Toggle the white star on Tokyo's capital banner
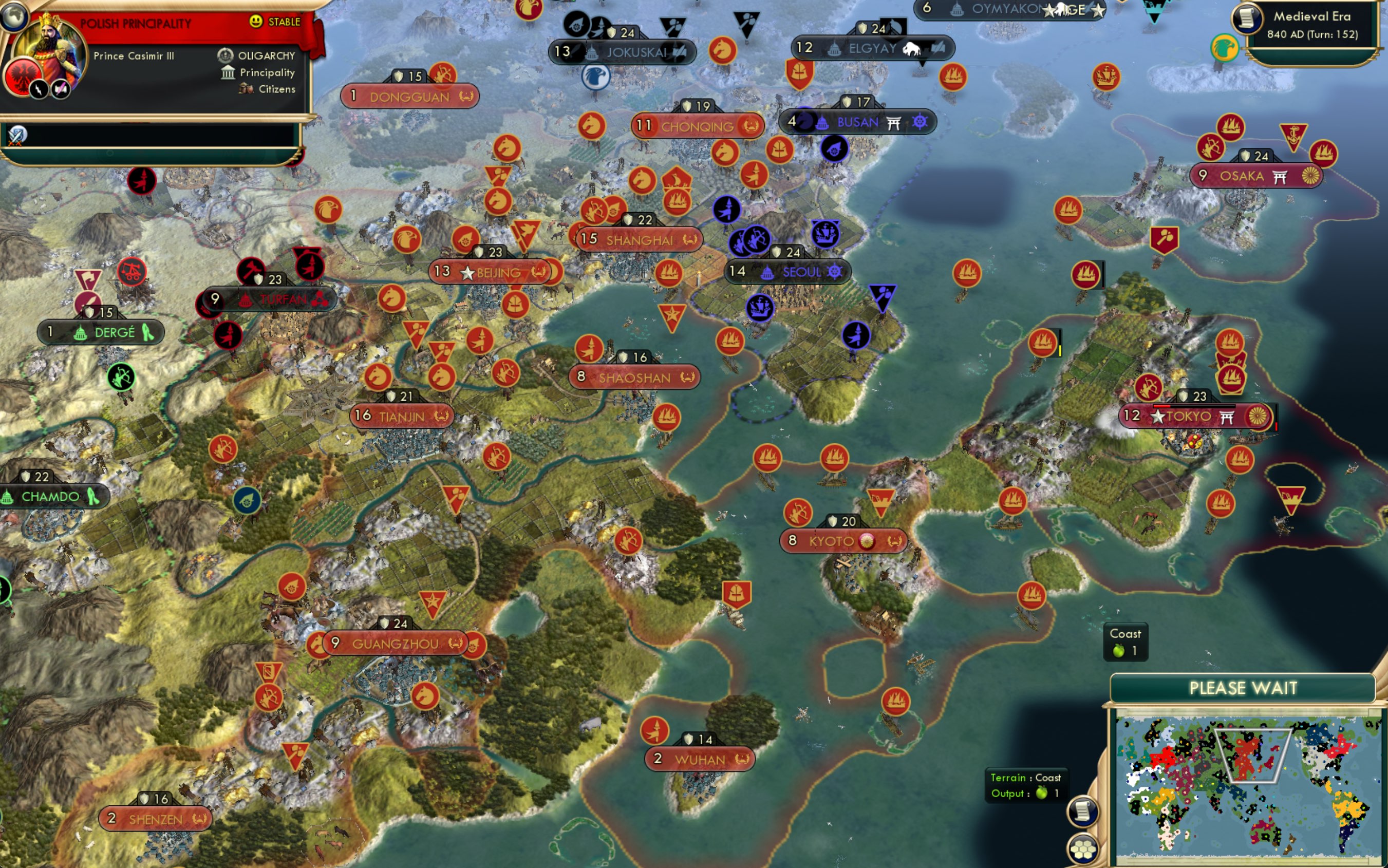This screenshot has width=1388, height=868. pos(1158,418)
